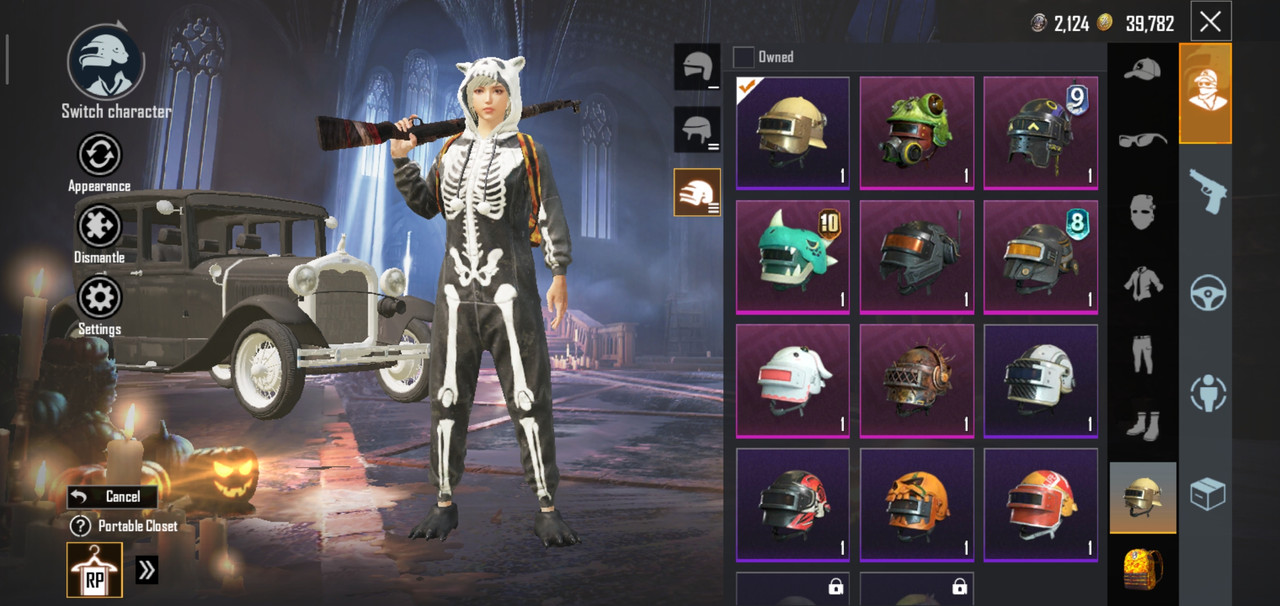Equip the white bunny helmet skin
Viewport: 1280px width, 606px height.
[792, 381]
